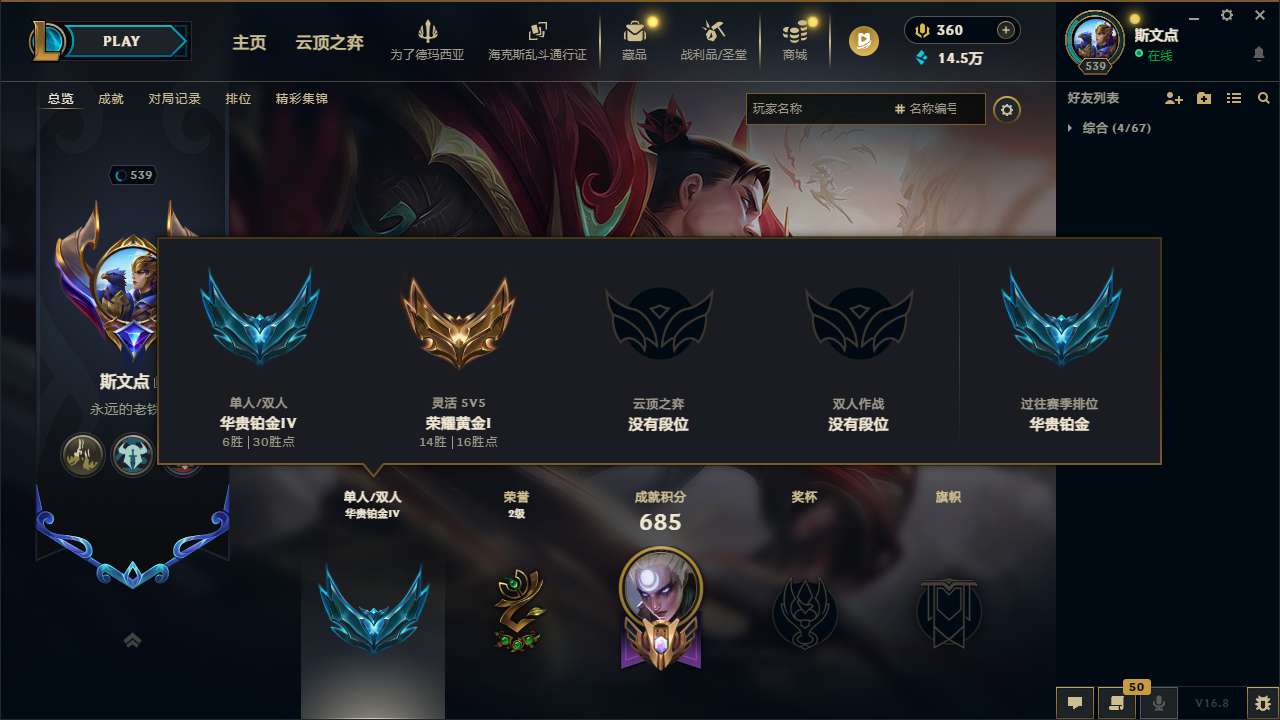Open the 商城 store icon

(x=795, y=33)
